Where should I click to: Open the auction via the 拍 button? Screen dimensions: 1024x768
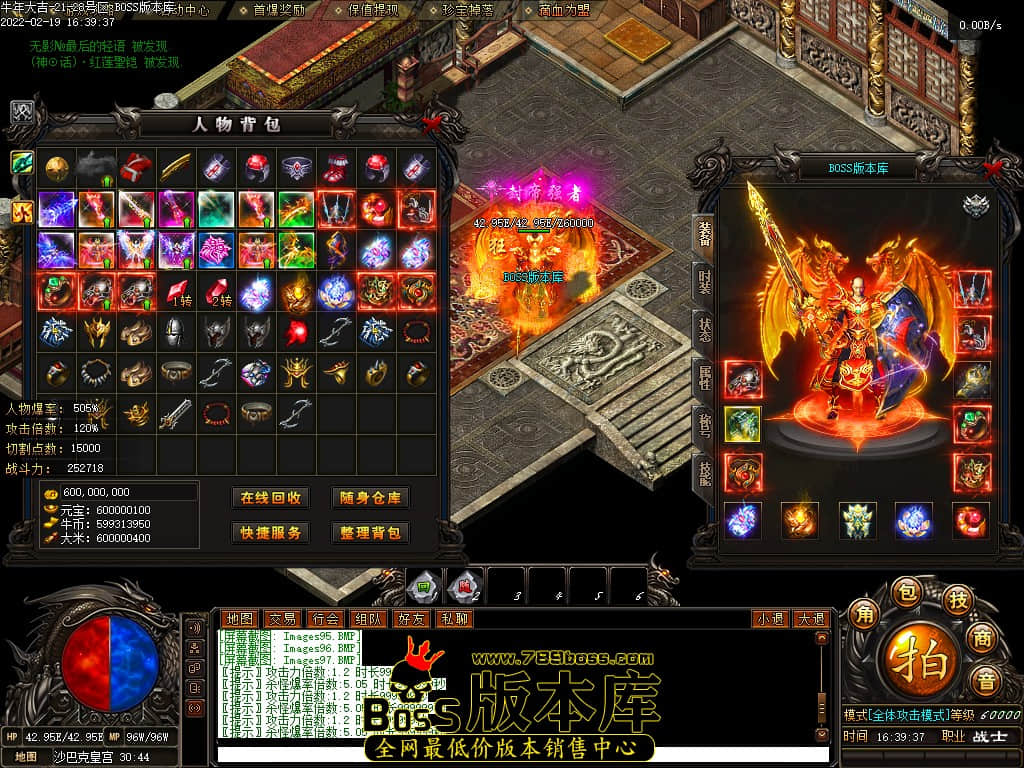coord(918,660)
